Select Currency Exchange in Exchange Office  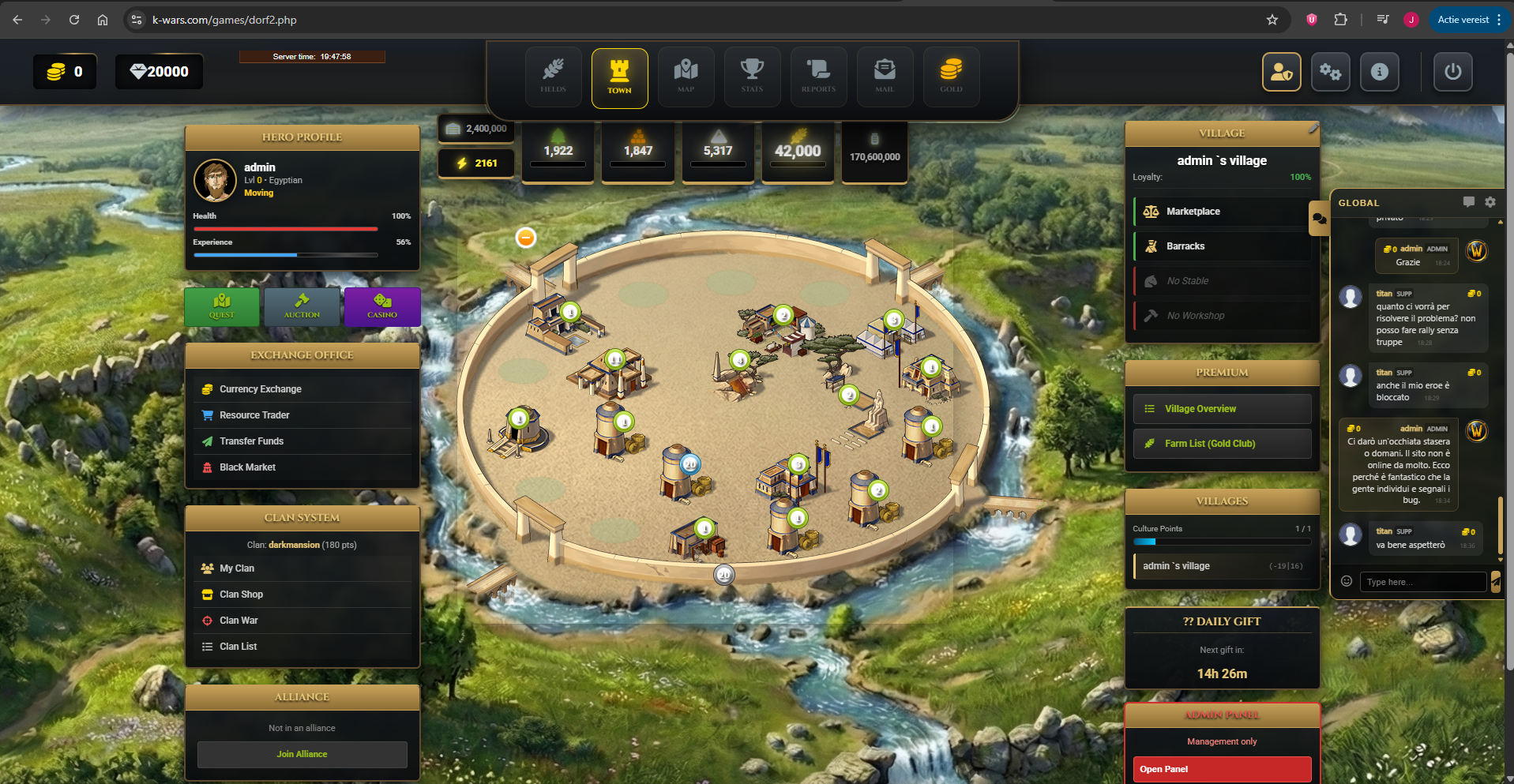click(261, 389)
